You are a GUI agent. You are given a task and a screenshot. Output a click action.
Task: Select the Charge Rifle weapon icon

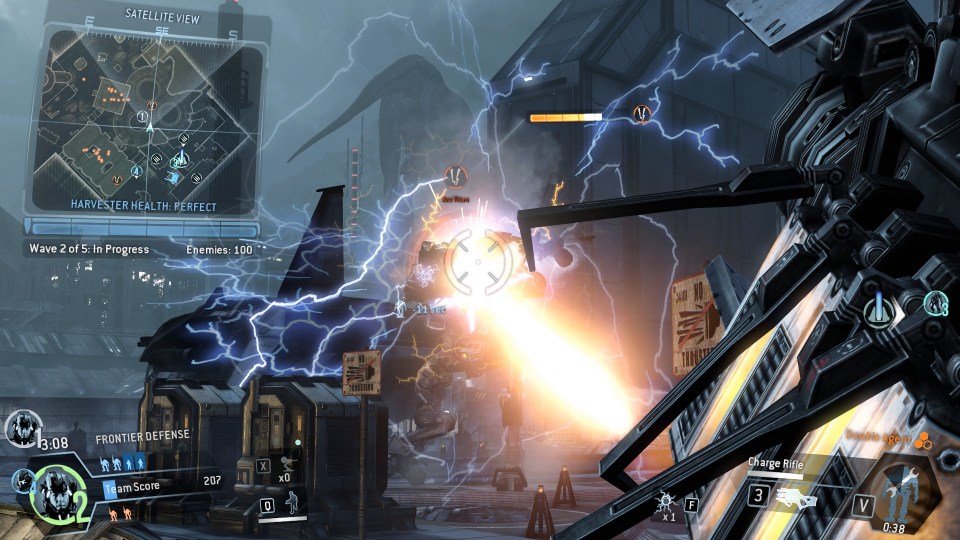pyautogui.click(x=800, y=494)
